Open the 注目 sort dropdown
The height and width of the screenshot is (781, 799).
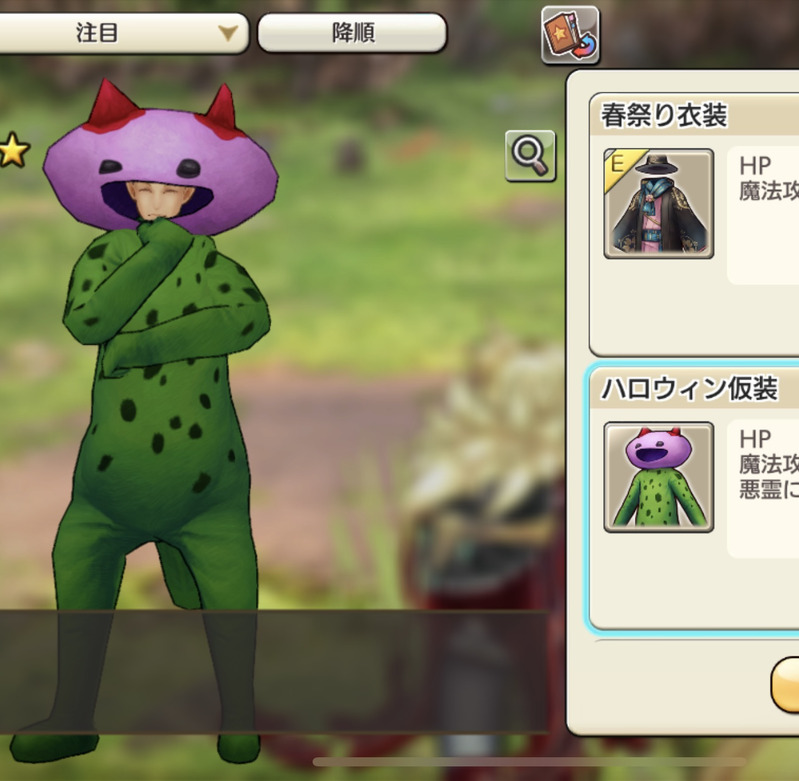pyautogui.click(x=120, y=33)
